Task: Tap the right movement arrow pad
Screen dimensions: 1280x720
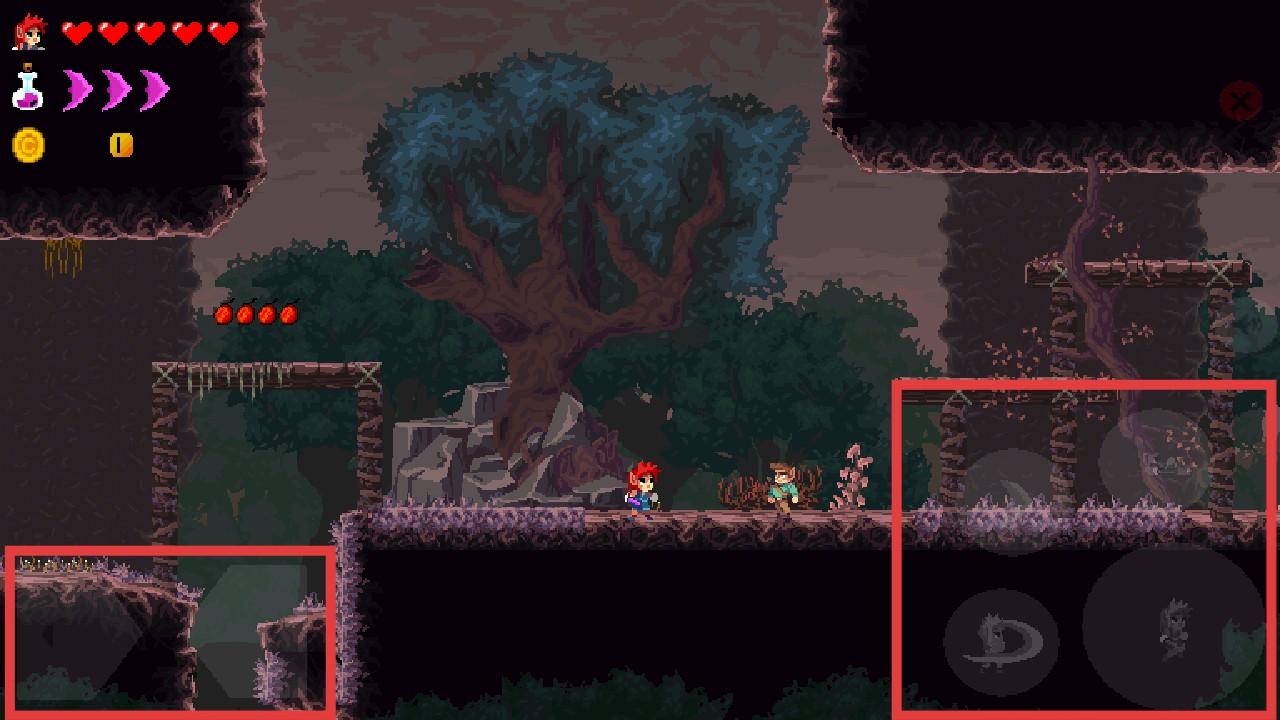Action: click(250, 631)
